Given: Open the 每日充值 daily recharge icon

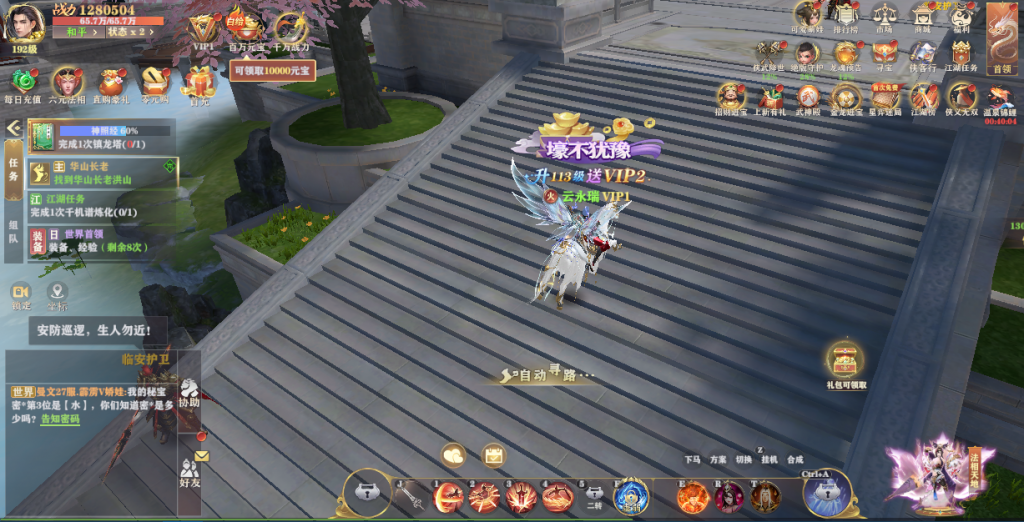Looking at the screenshot, I should click(23, 84).
